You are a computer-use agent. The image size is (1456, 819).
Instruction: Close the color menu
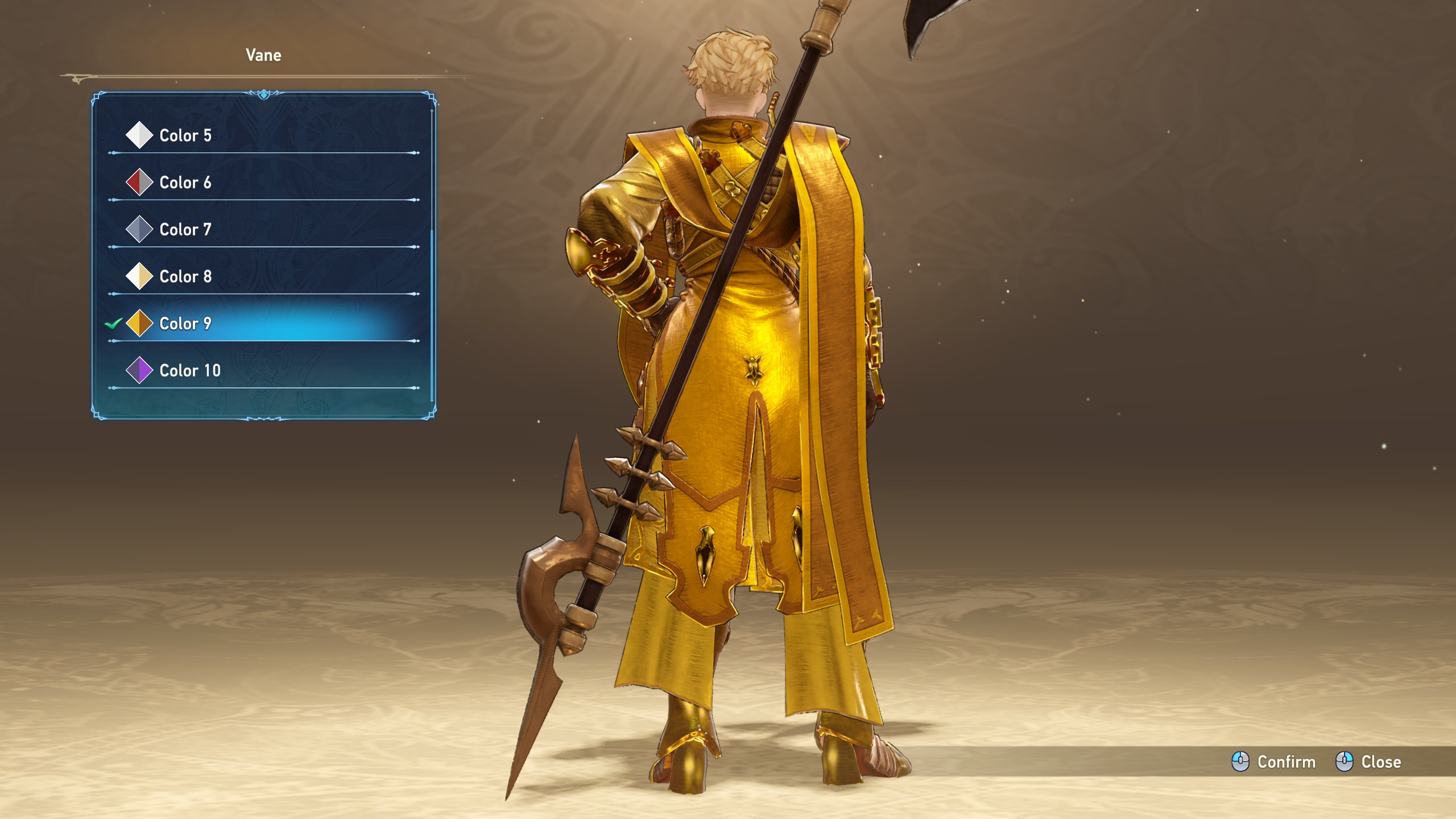click(1368, 762)
